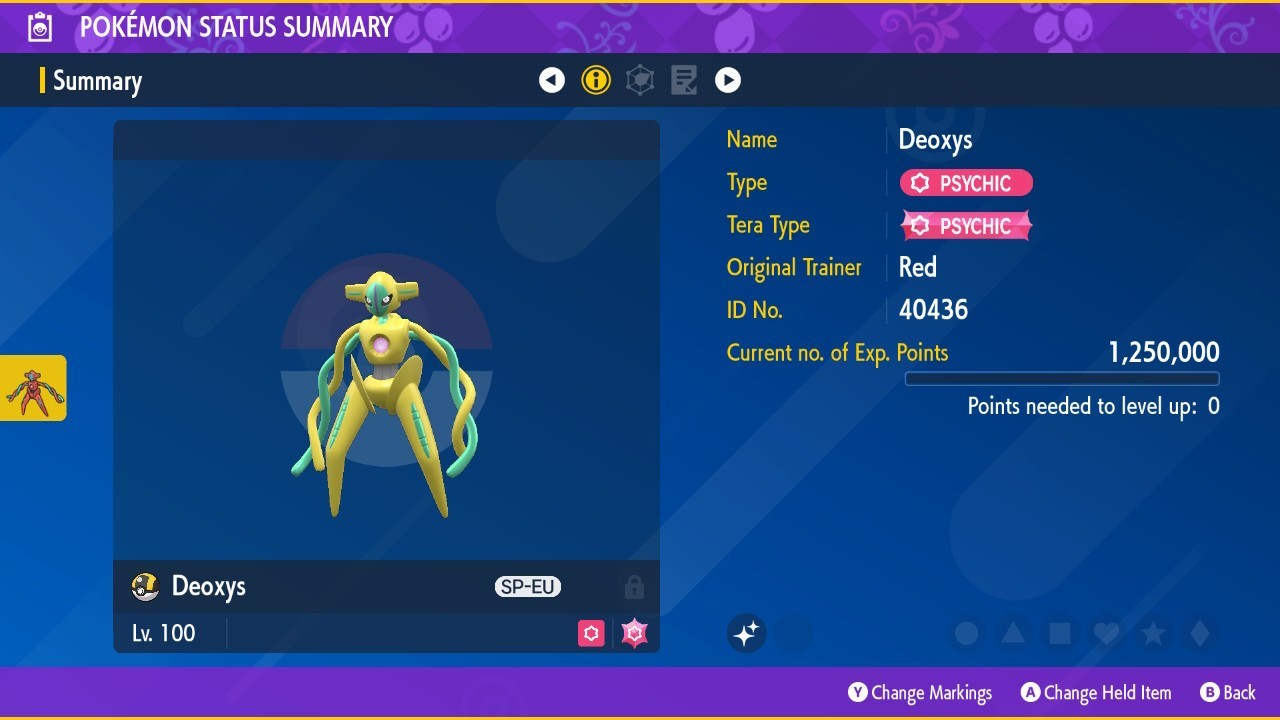Select the yellow info page tab
The height and width of the screenshot is (720, 1280).
point(596,80)
